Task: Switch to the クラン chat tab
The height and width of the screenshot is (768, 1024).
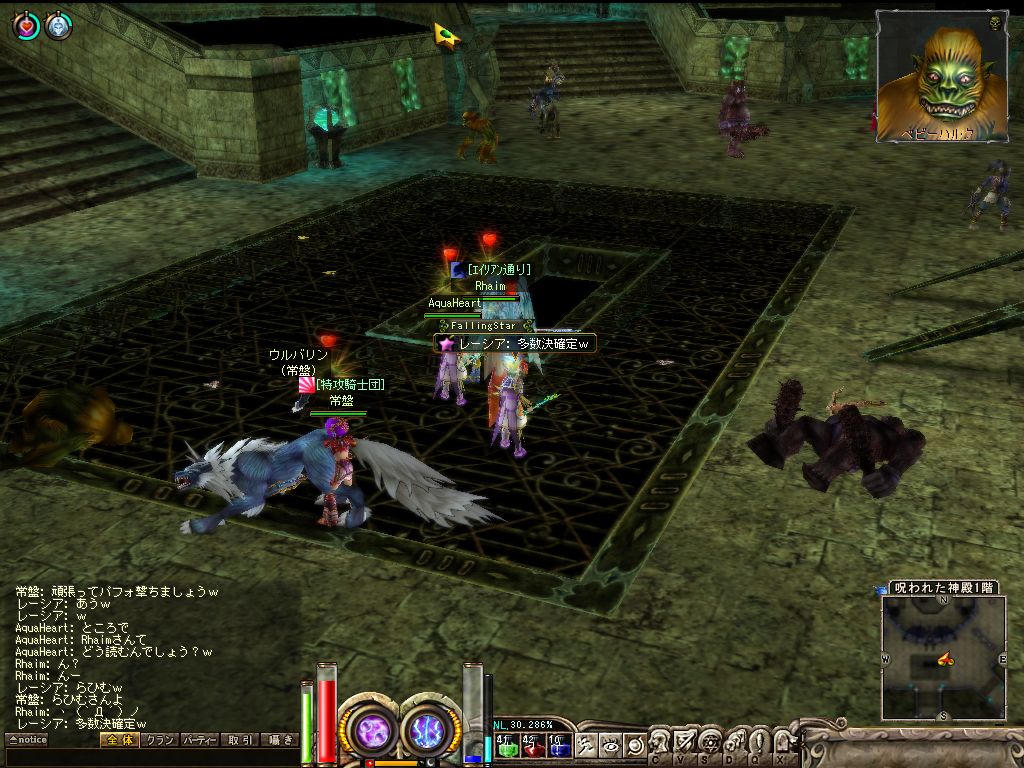Action: coord(159,740)
